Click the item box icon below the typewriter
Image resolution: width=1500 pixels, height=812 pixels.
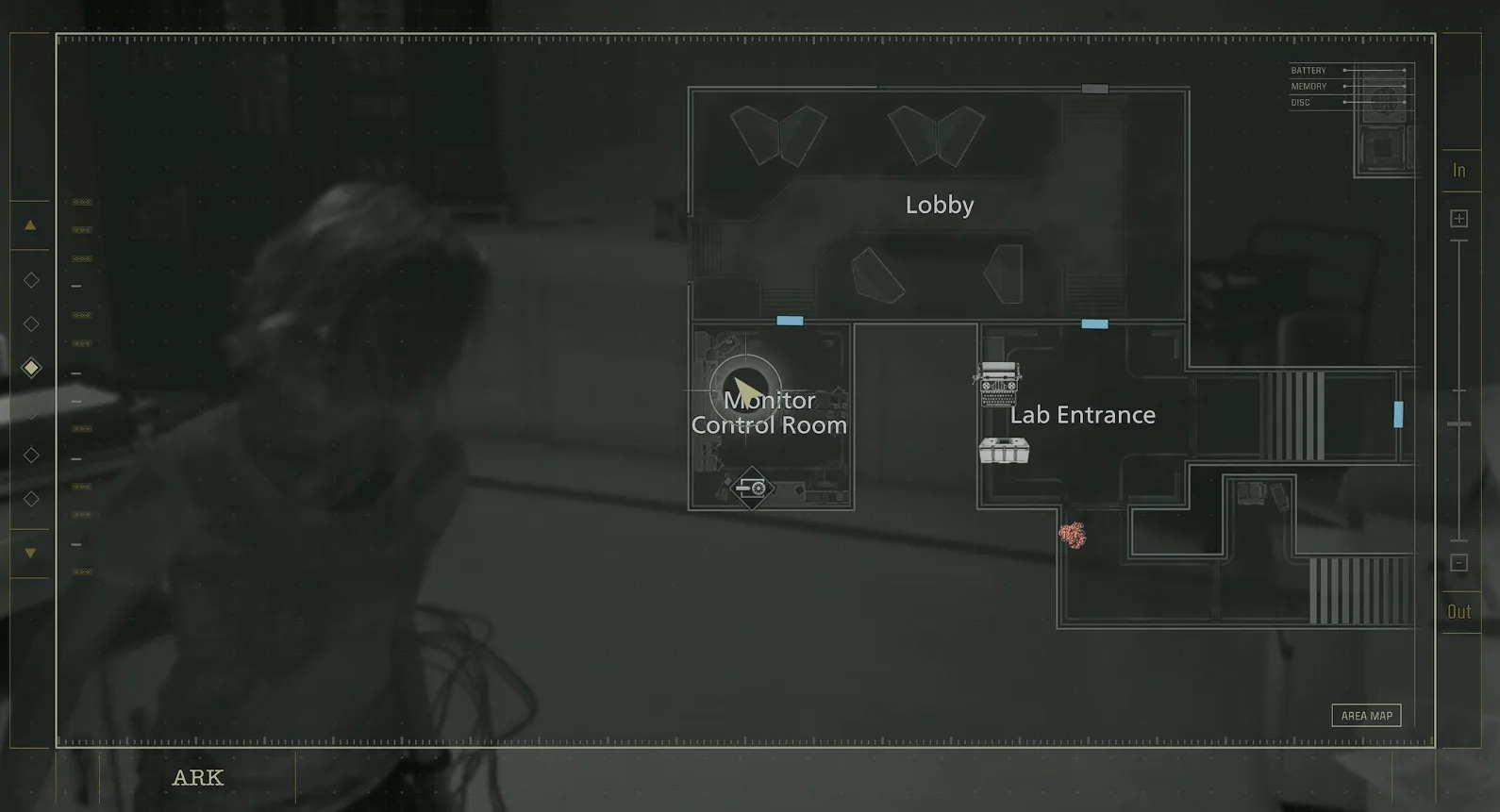(1006, 449)
